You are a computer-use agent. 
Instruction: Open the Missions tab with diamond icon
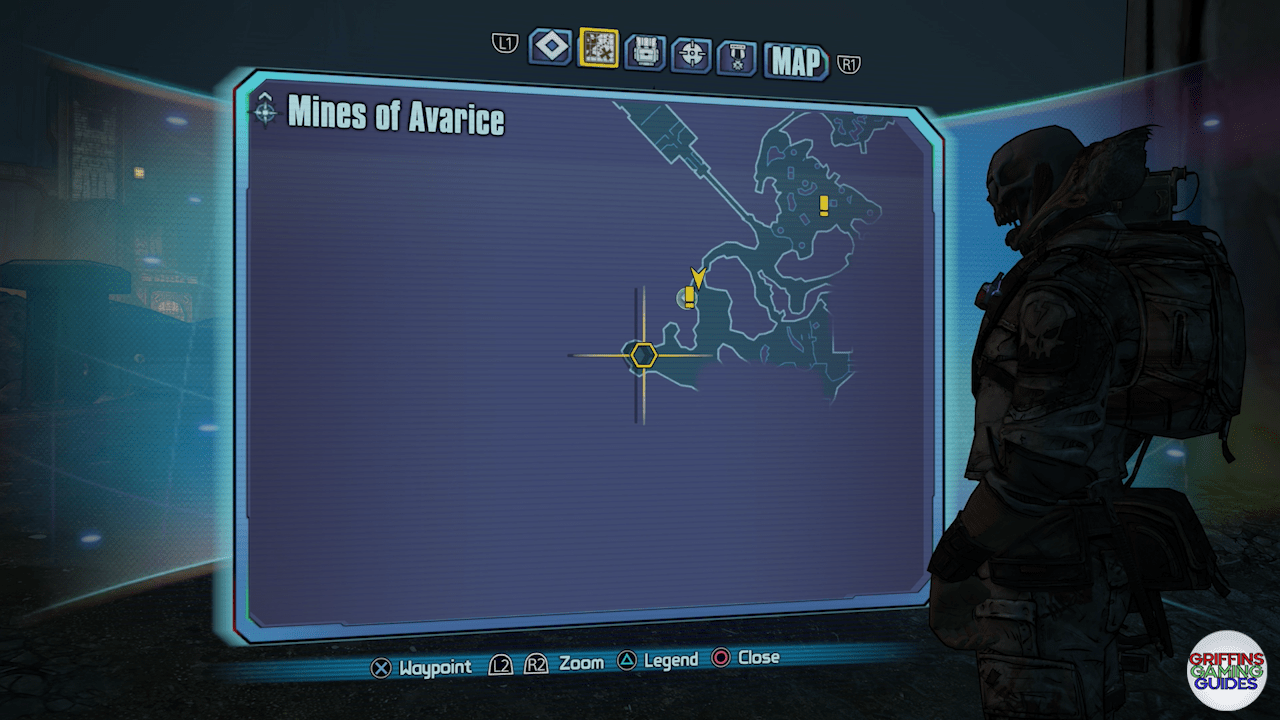tap(550, 47)
